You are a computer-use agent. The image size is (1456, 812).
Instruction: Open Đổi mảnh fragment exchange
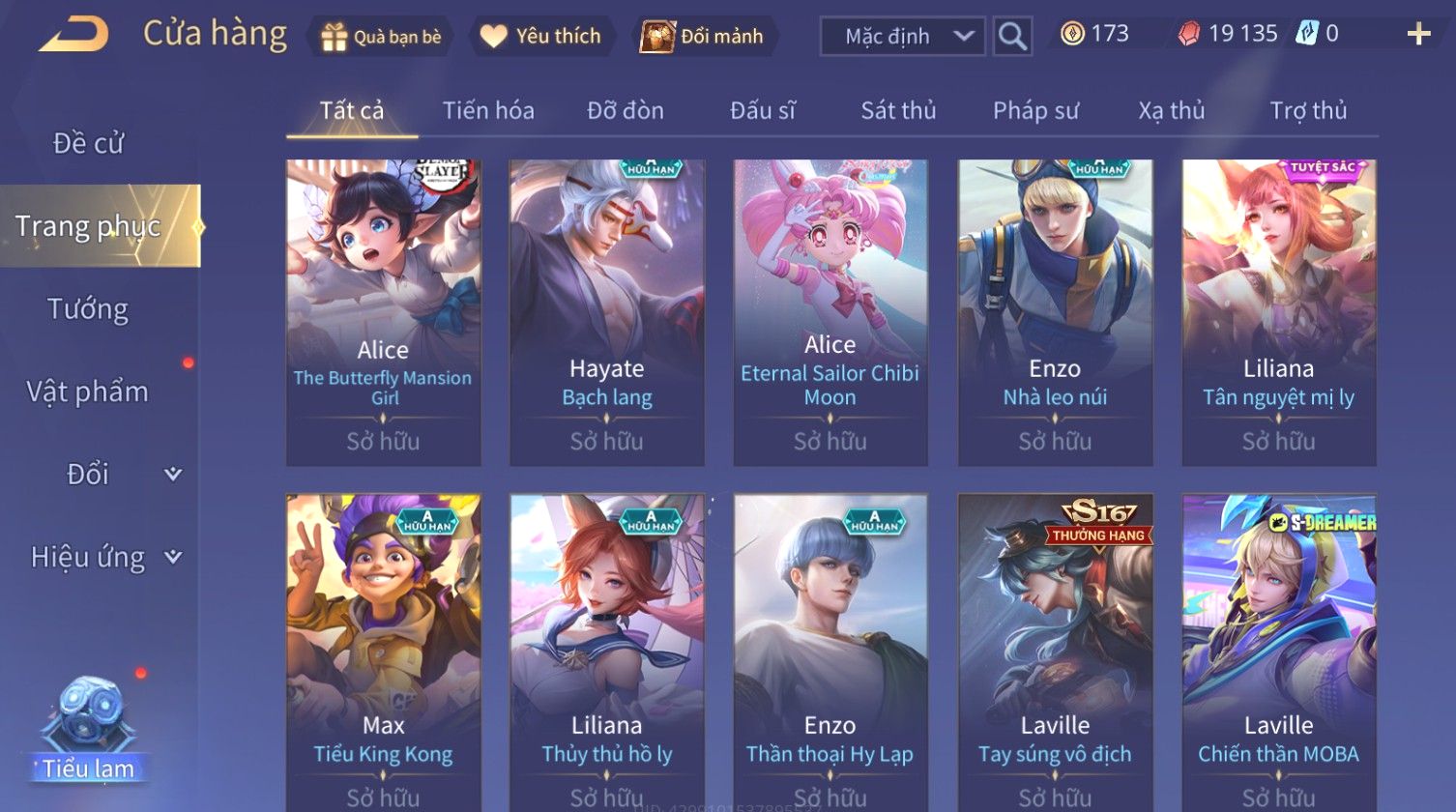[703, 37]
